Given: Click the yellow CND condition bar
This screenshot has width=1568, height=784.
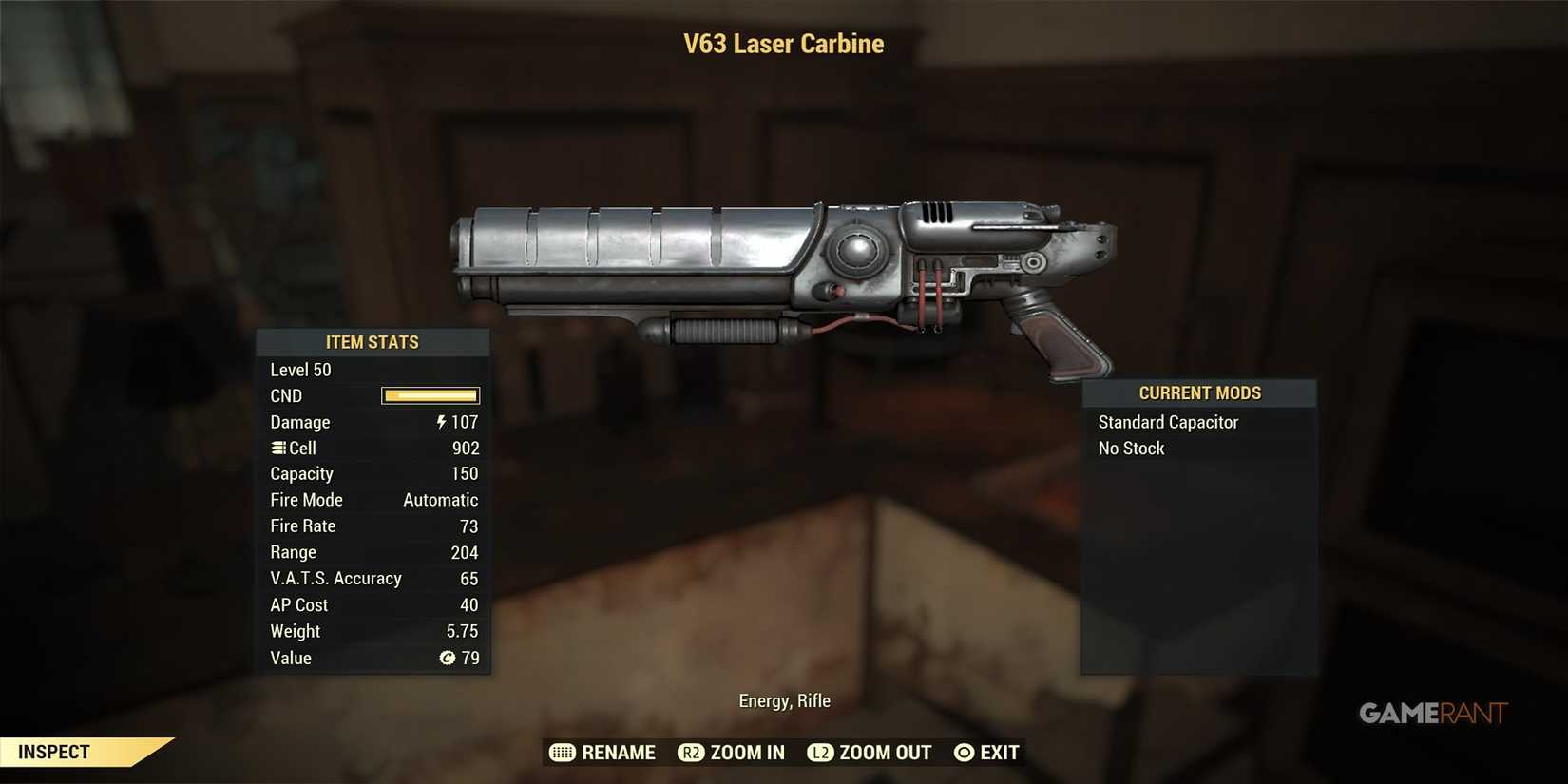Looking at the screenshot, I should (430, 395).
